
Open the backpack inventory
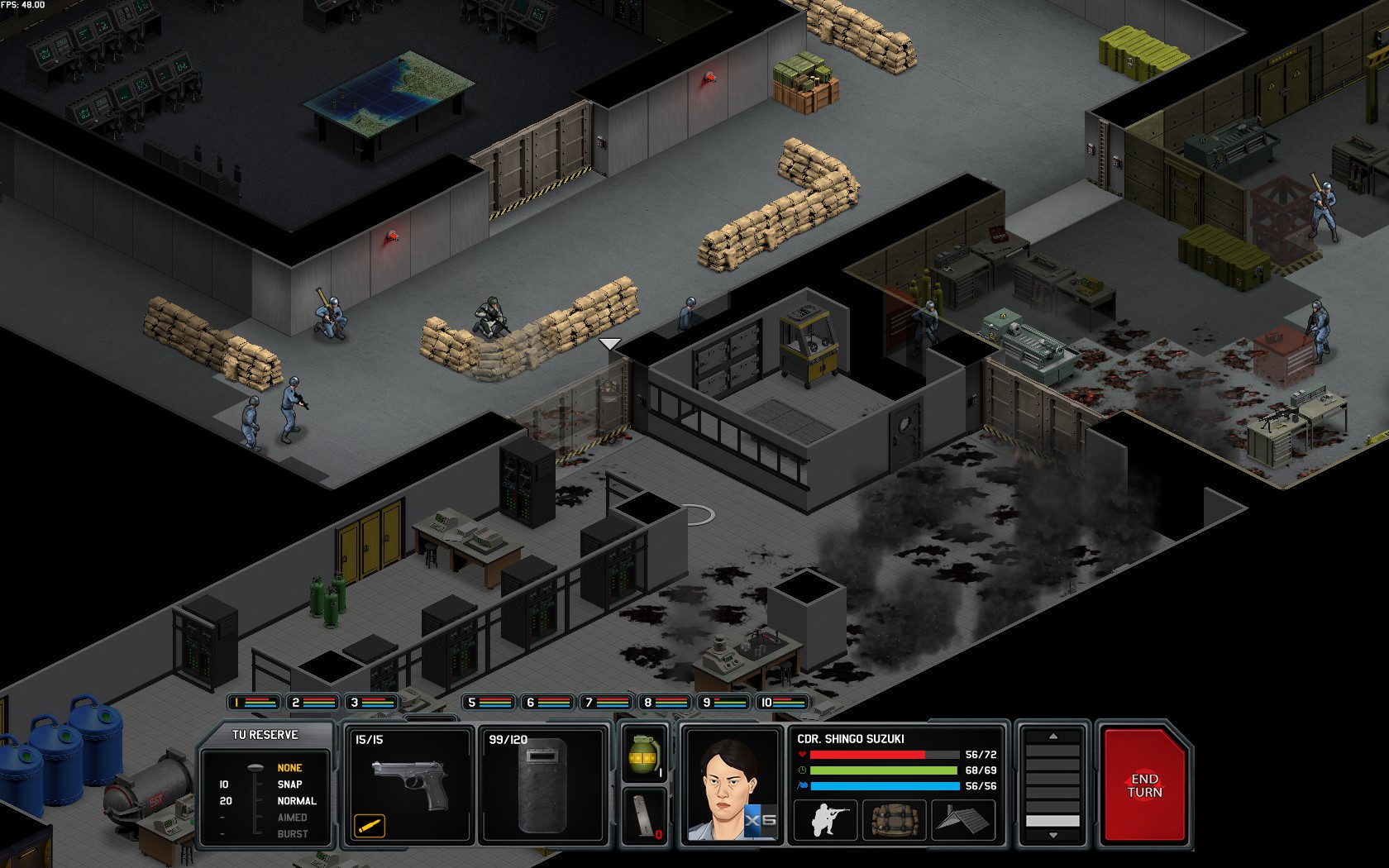coord(893,819)
